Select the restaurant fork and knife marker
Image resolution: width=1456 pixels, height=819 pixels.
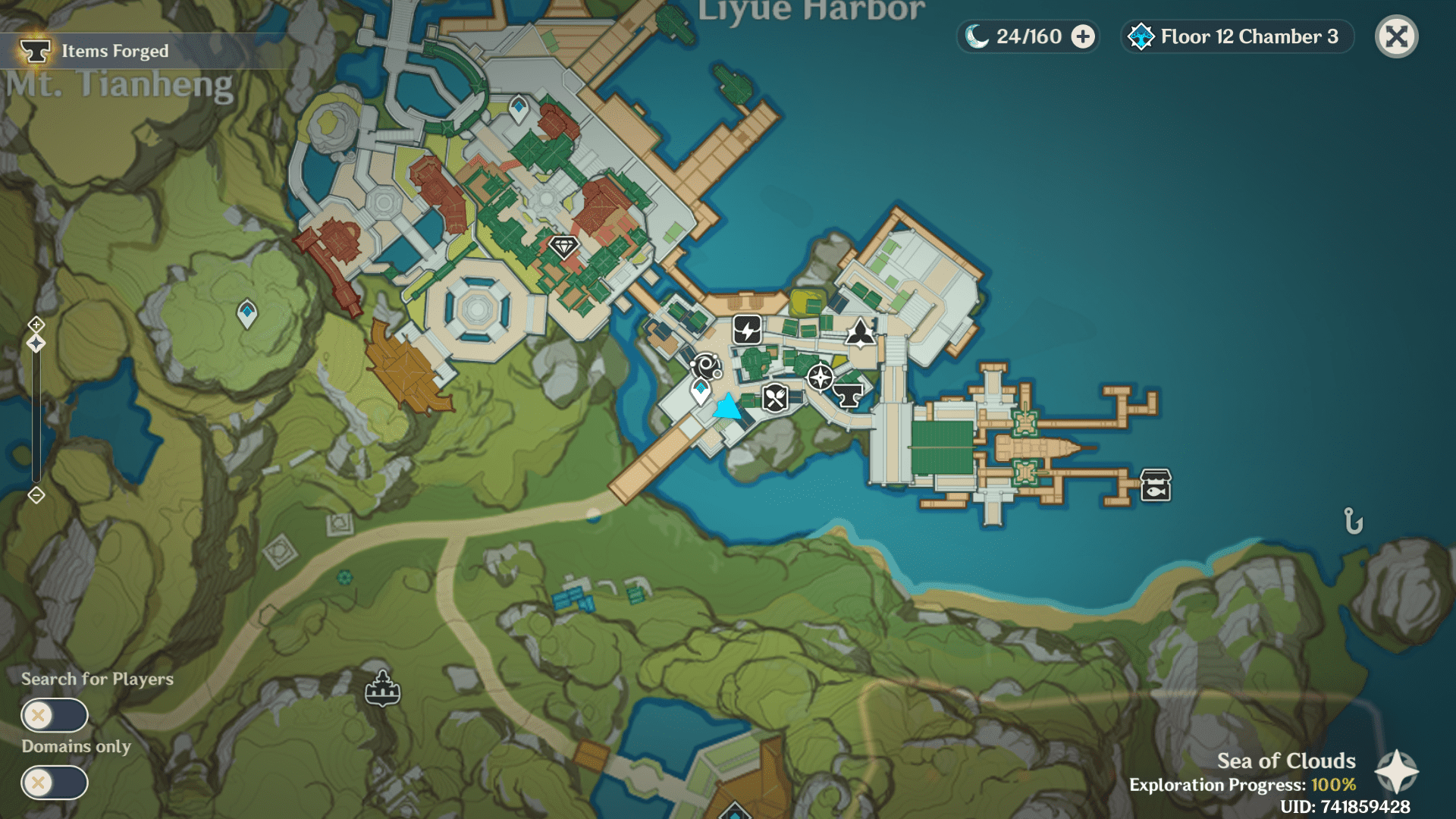pos(775,397)
